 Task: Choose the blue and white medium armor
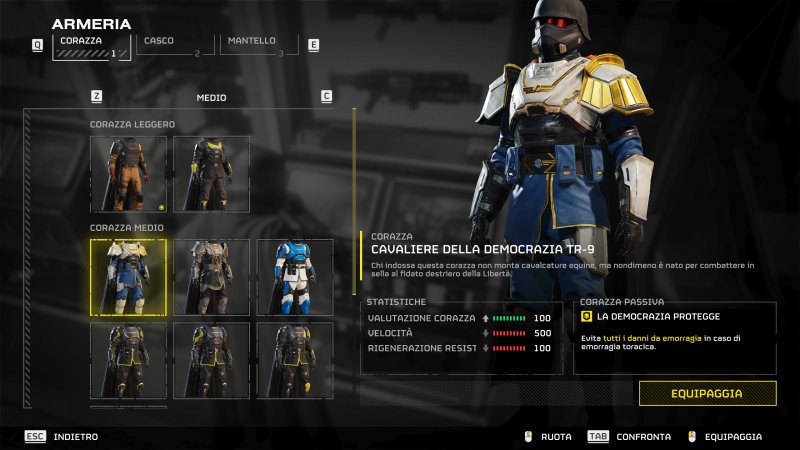[294, 277]
